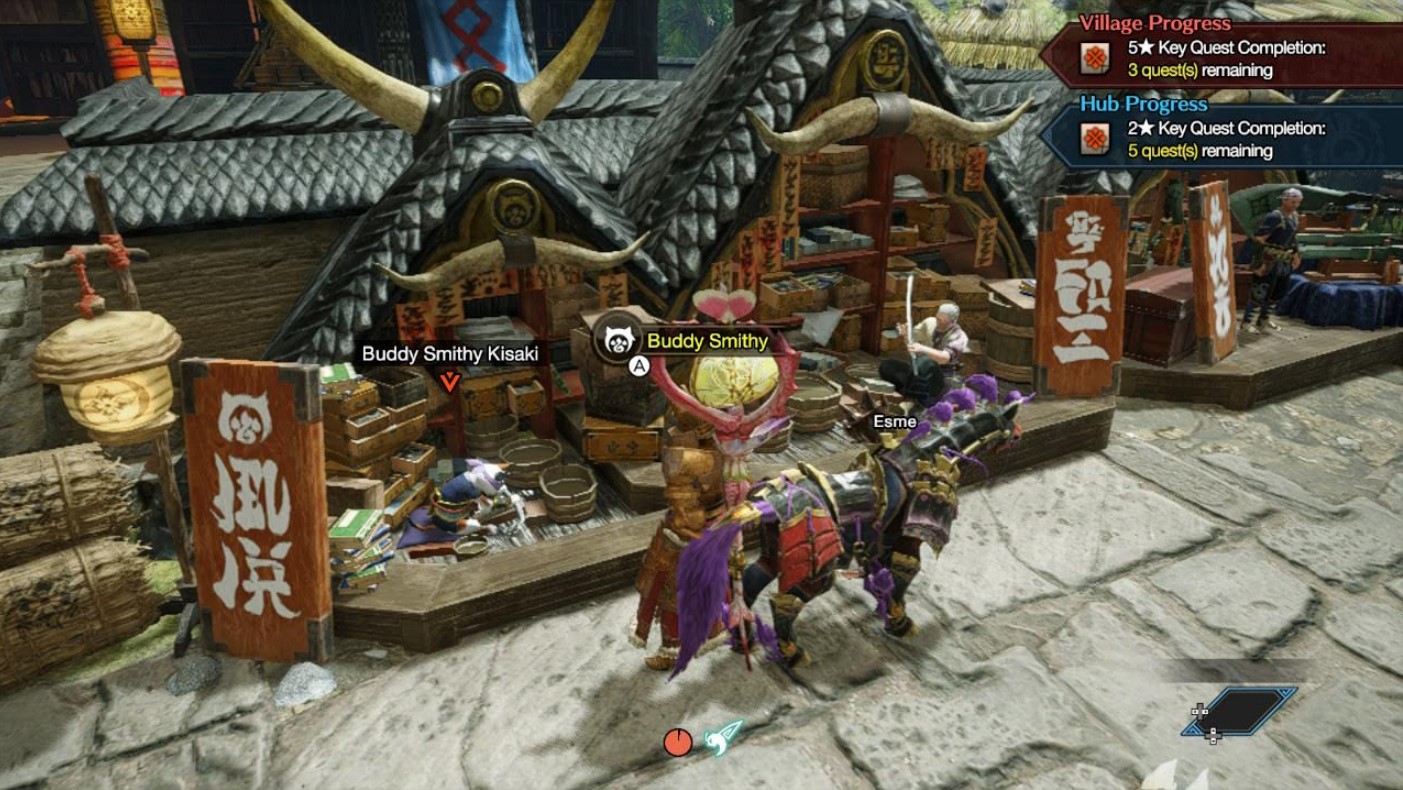Click the d-pad icon below the minimap

pyautogui.click(x=1213, y=736)
